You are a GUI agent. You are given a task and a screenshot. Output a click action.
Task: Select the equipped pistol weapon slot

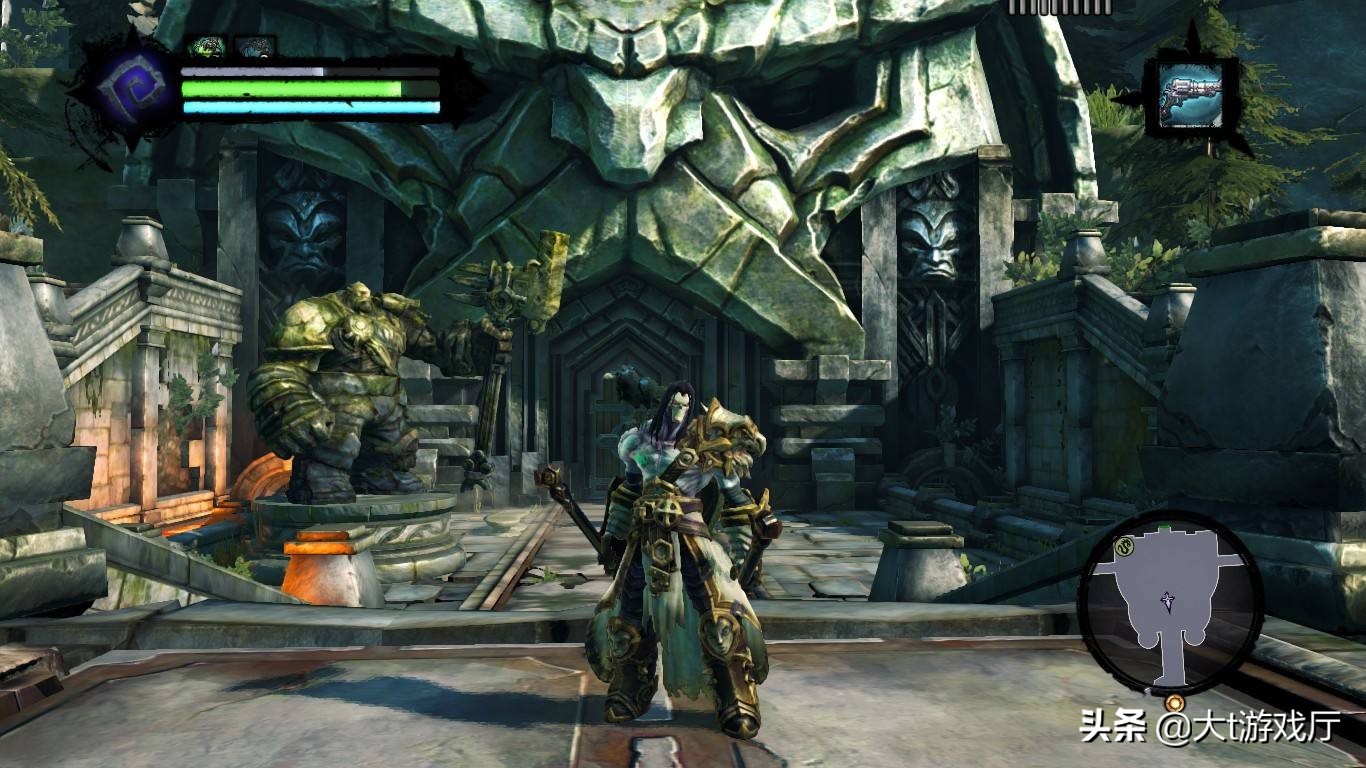[x=1190, y=94]
